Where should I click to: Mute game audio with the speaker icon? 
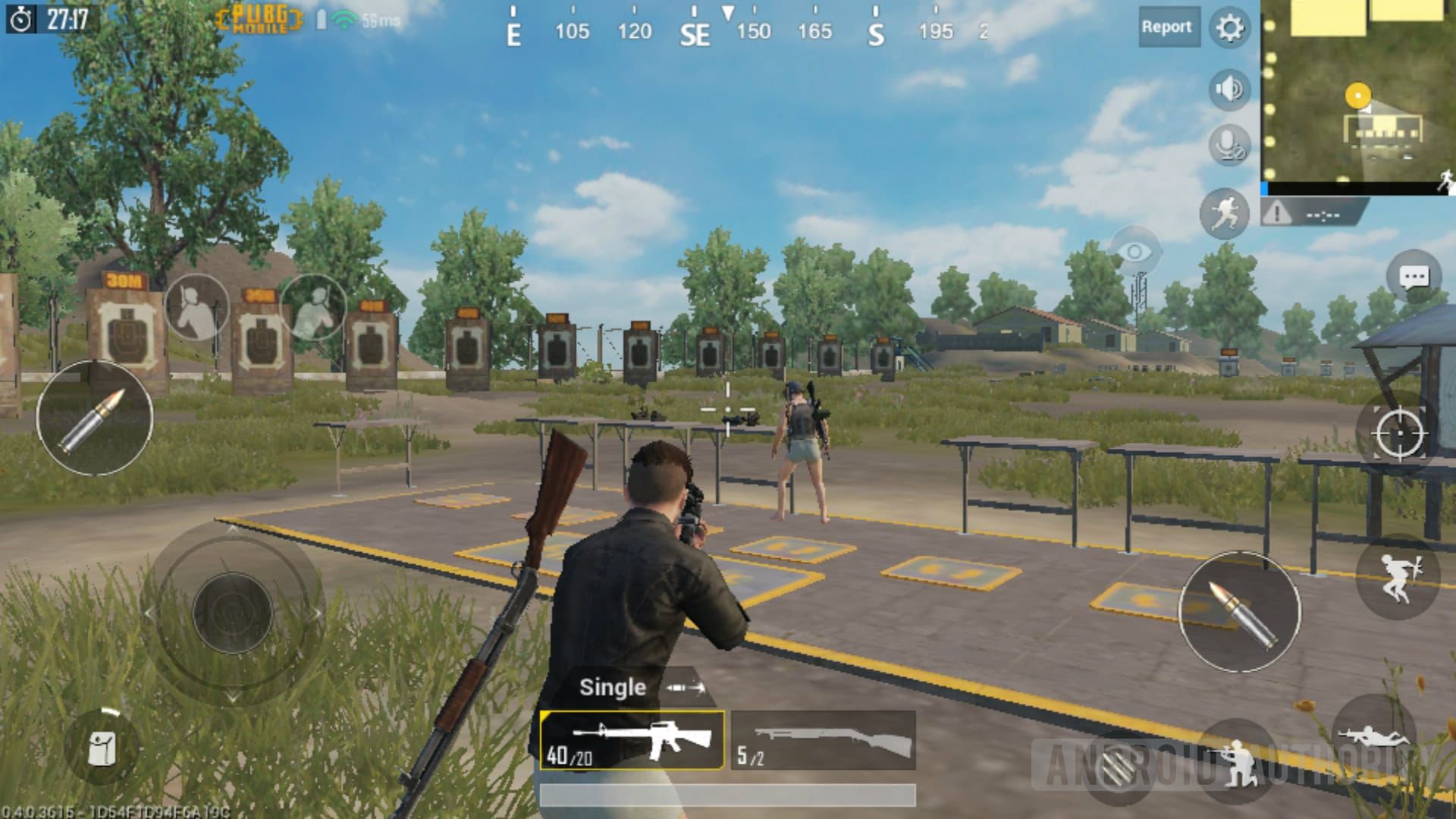point(1228,88)
